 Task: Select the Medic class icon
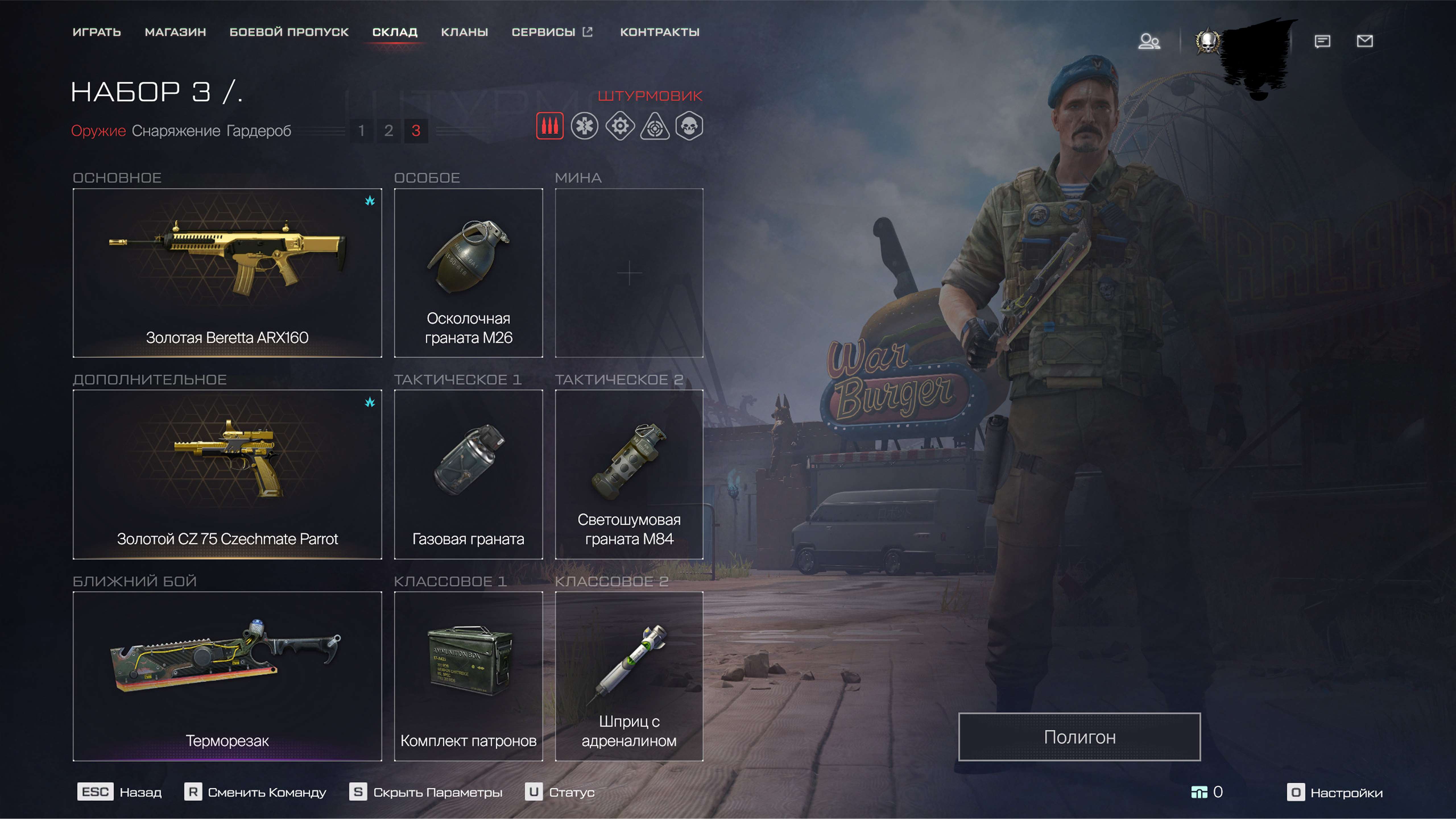585,127
